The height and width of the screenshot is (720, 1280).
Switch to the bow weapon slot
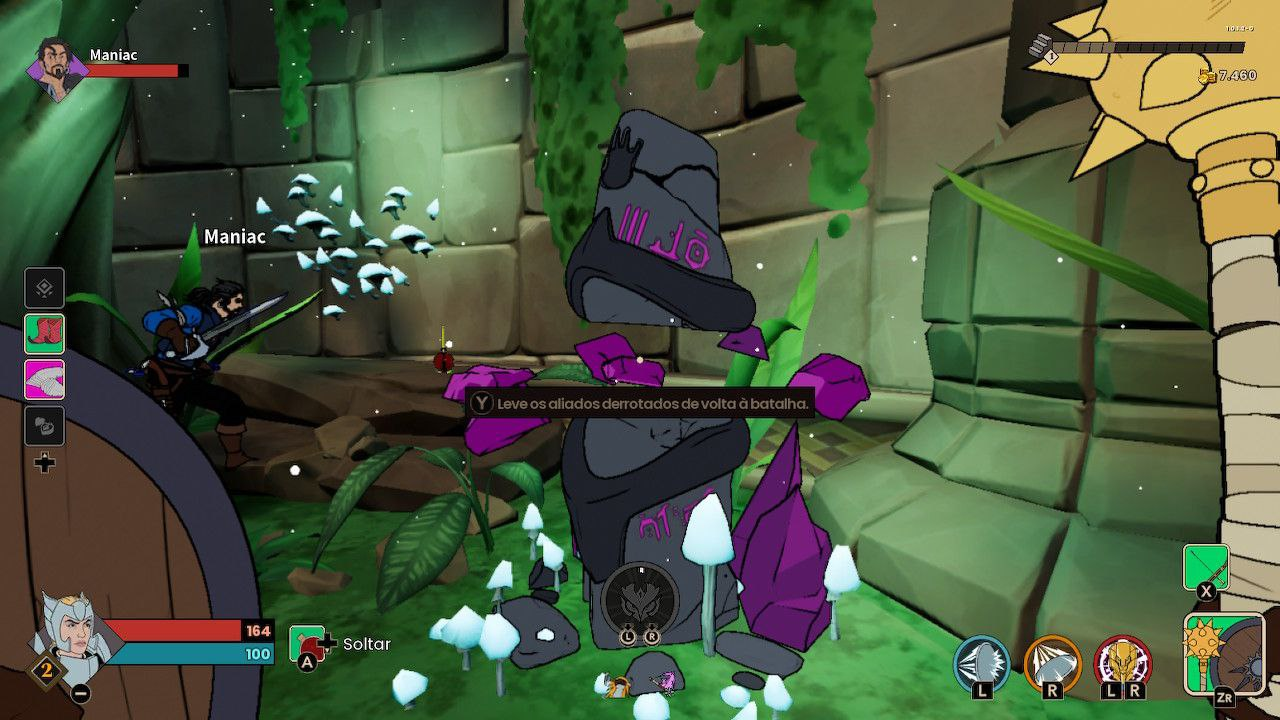[x=1206, y=568]
